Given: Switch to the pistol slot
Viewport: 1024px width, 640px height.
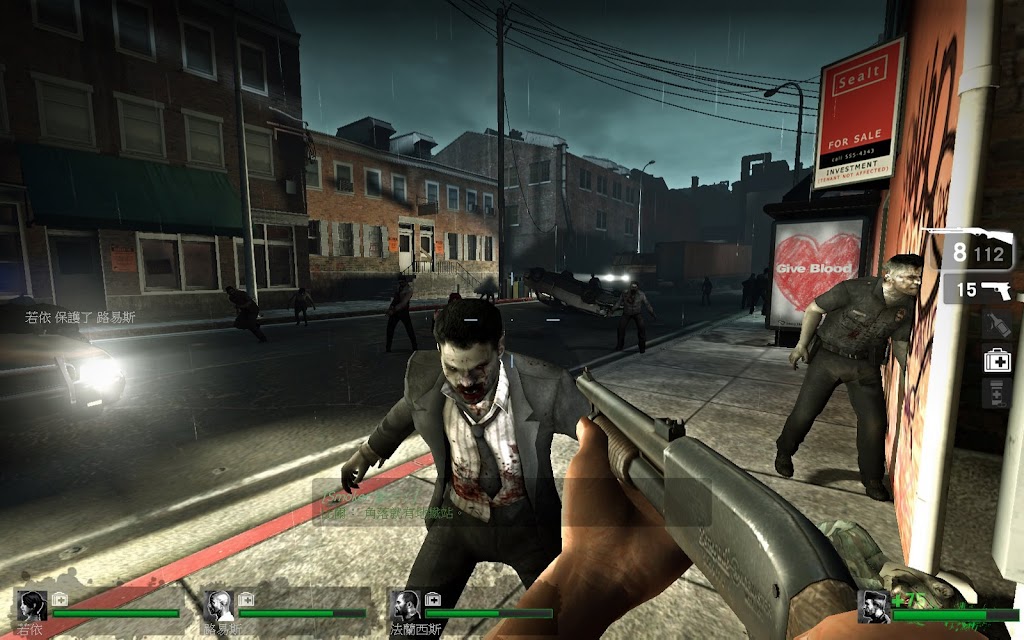Looking at the screenshot, I should (x=980, y=291).
